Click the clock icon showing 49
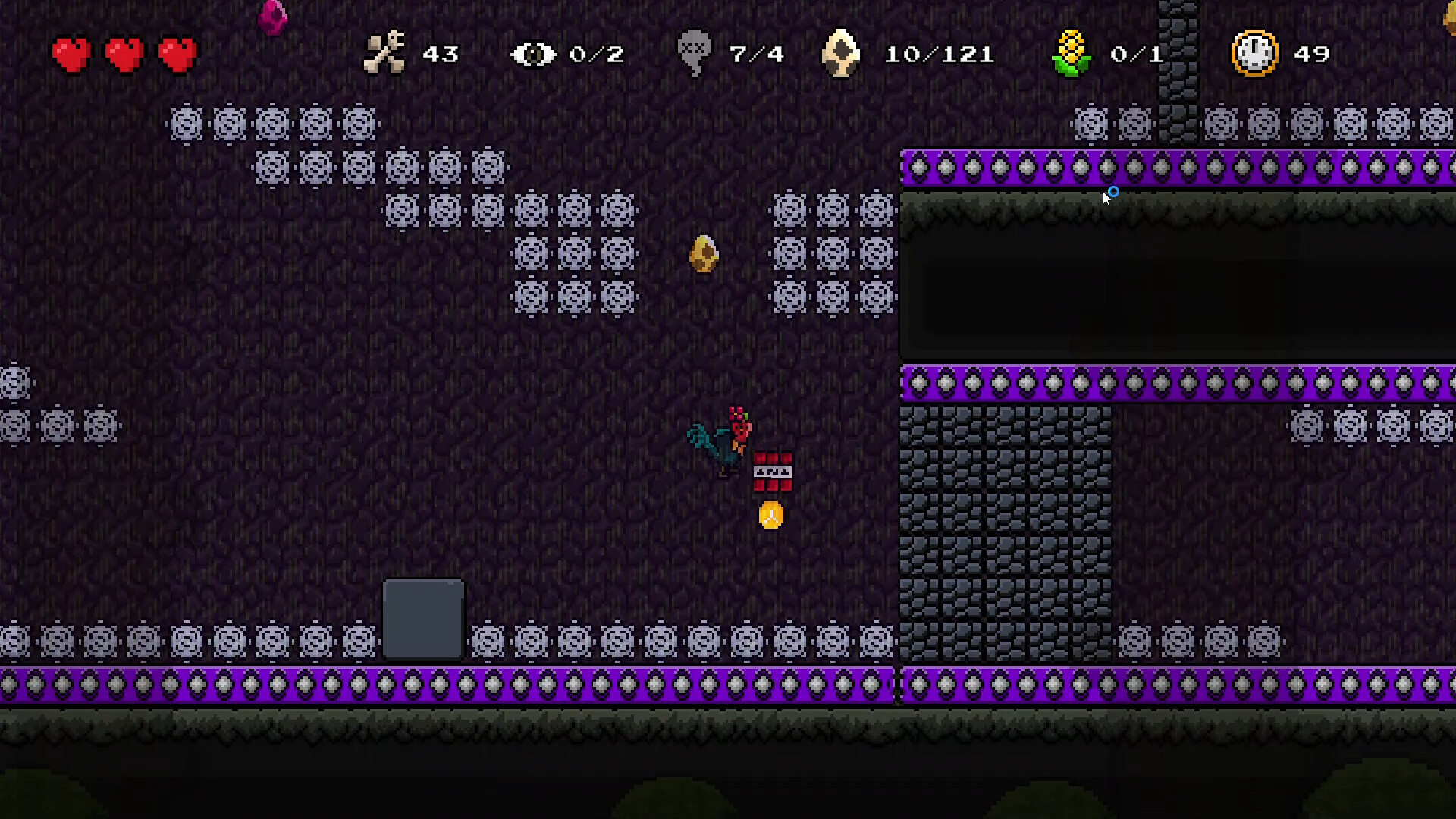Screen dimensions: 1456x819 click(1254, 53)
